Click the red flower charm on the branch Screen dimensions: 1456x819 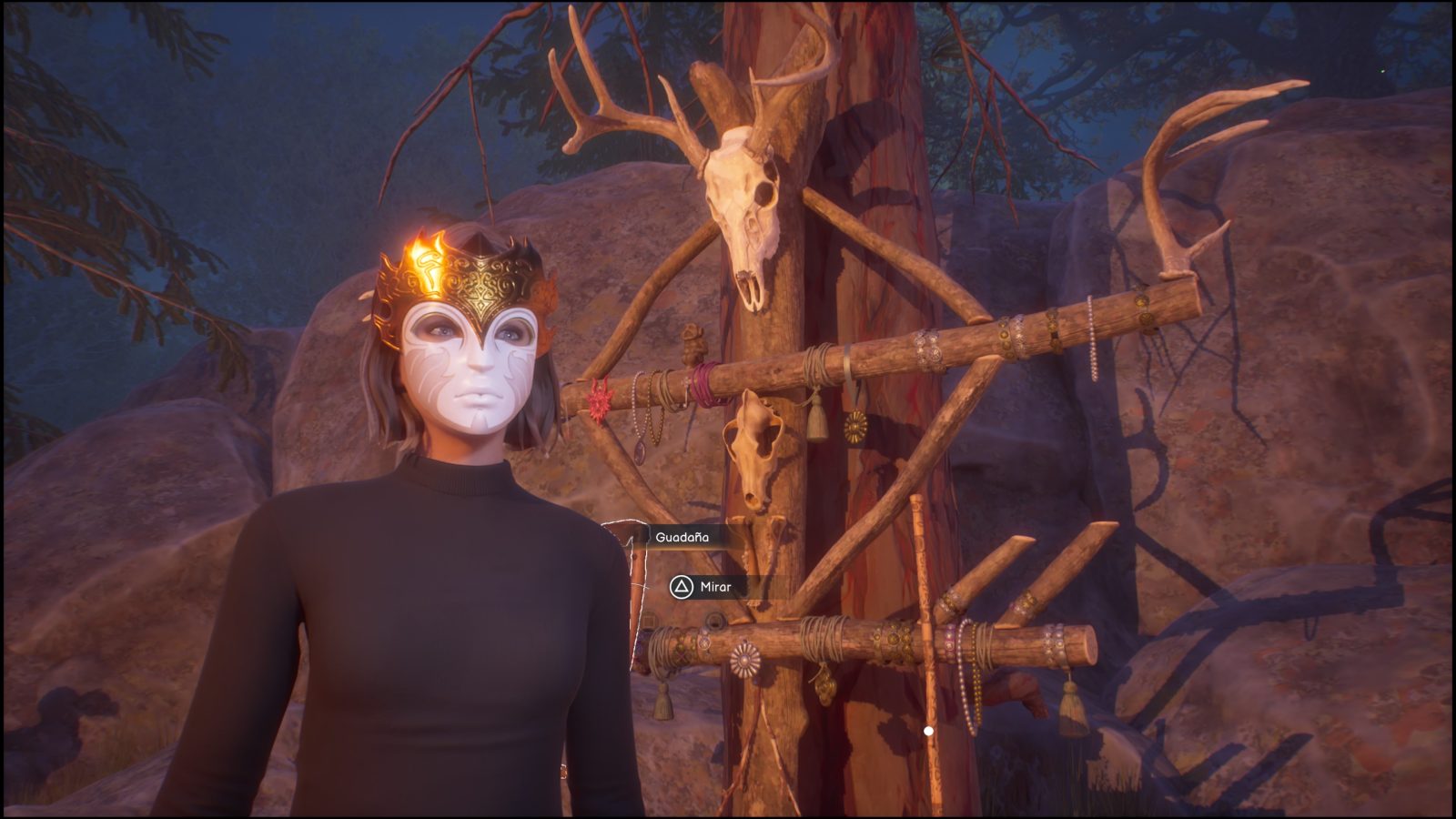[600, 399]
